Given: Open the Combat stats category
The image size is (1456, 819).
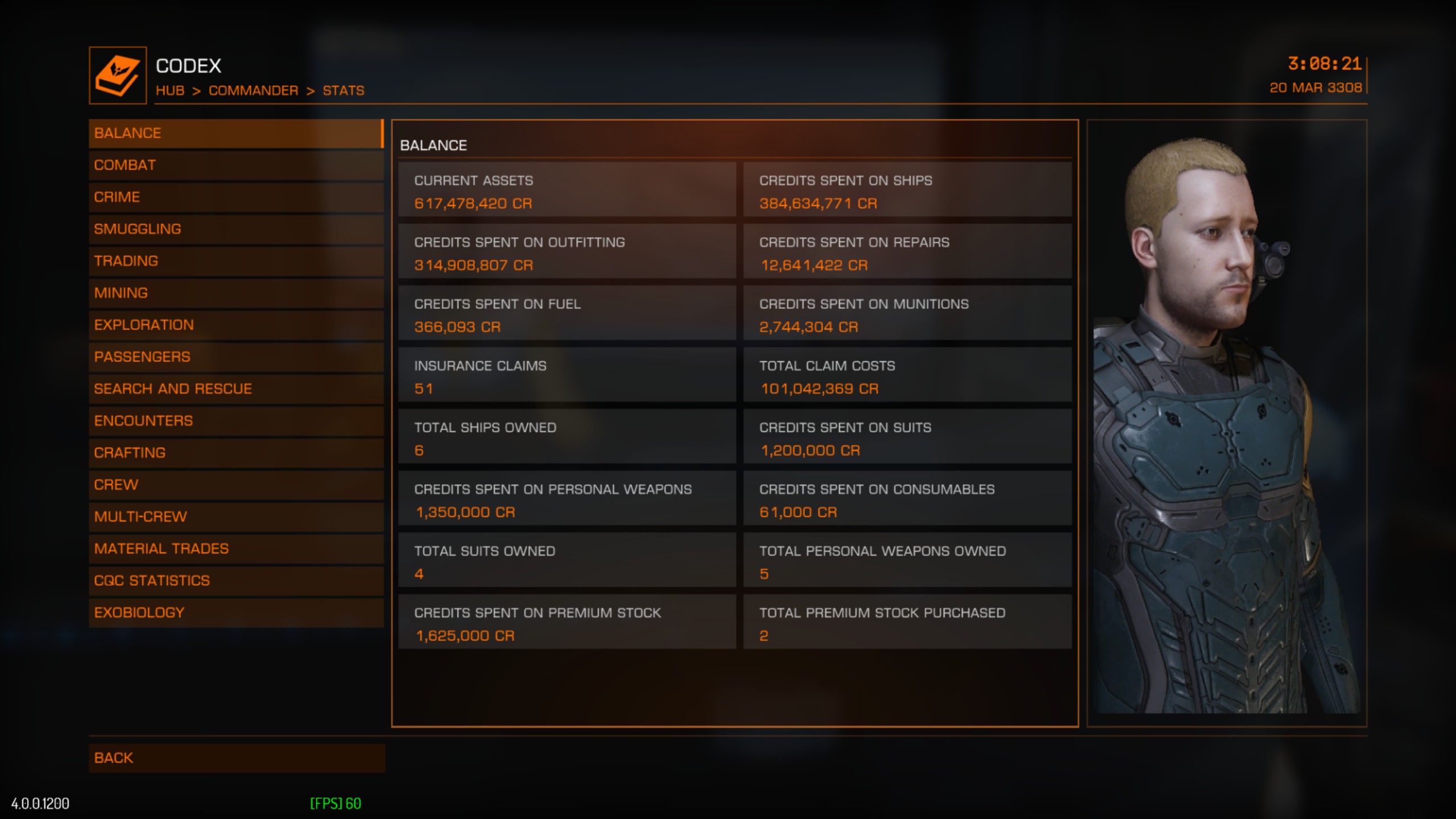Looking at the screenshot, I should click(235, 165).
